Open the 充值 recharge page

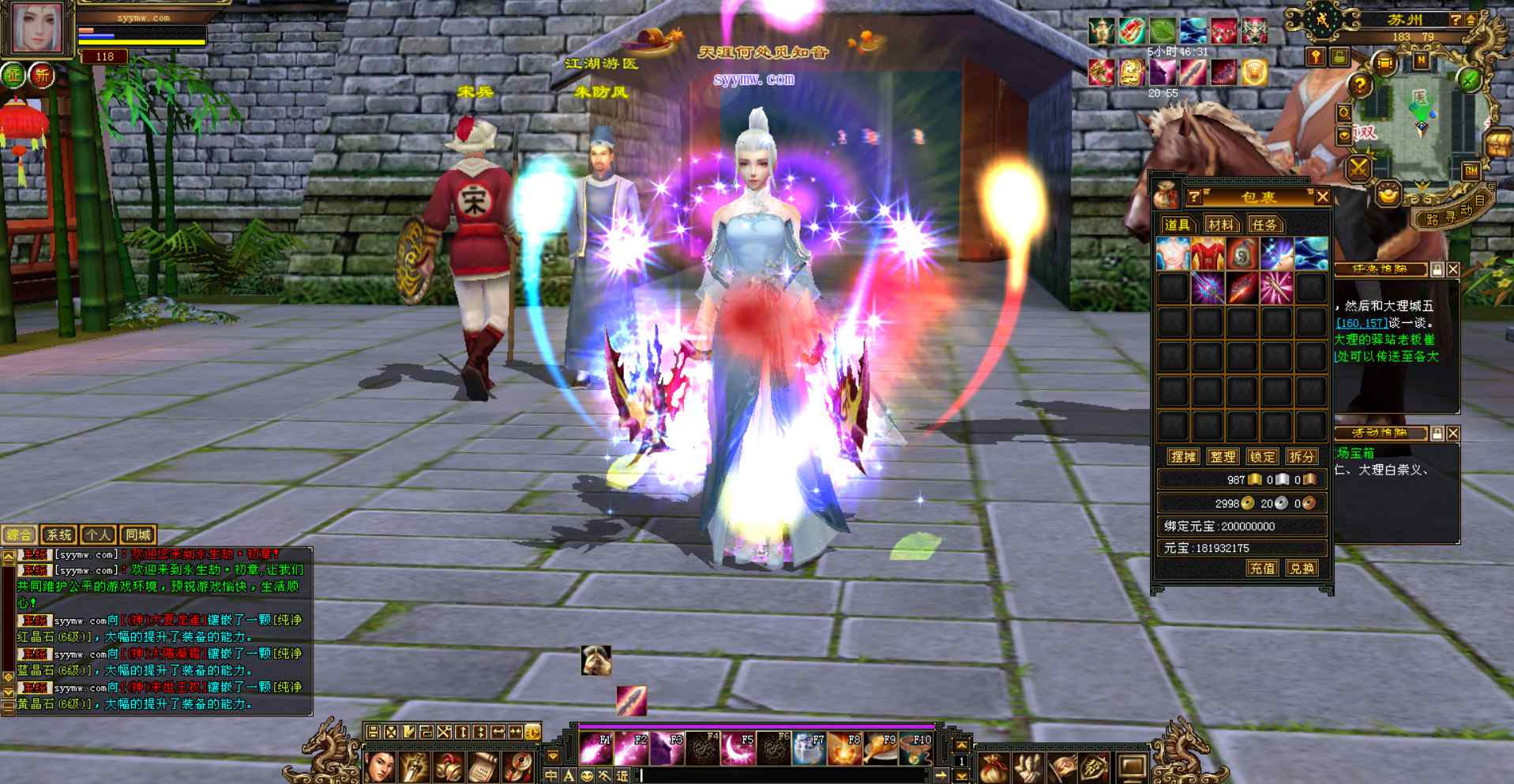[x=1262, y=568]
